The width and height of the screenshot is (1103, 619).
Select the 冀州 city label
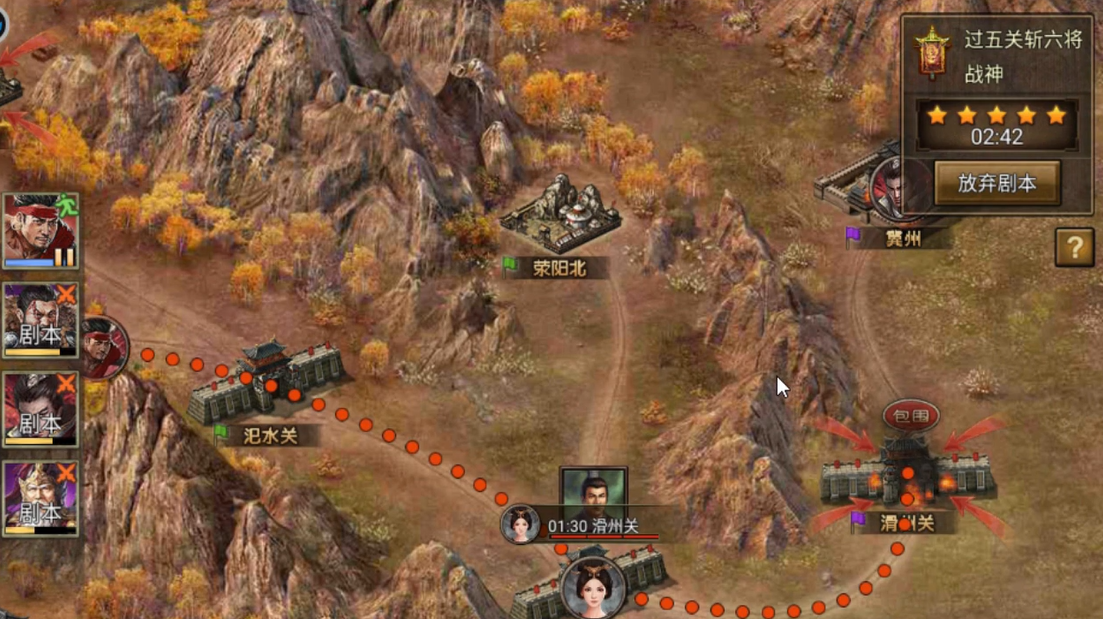(x=901, y=238)
